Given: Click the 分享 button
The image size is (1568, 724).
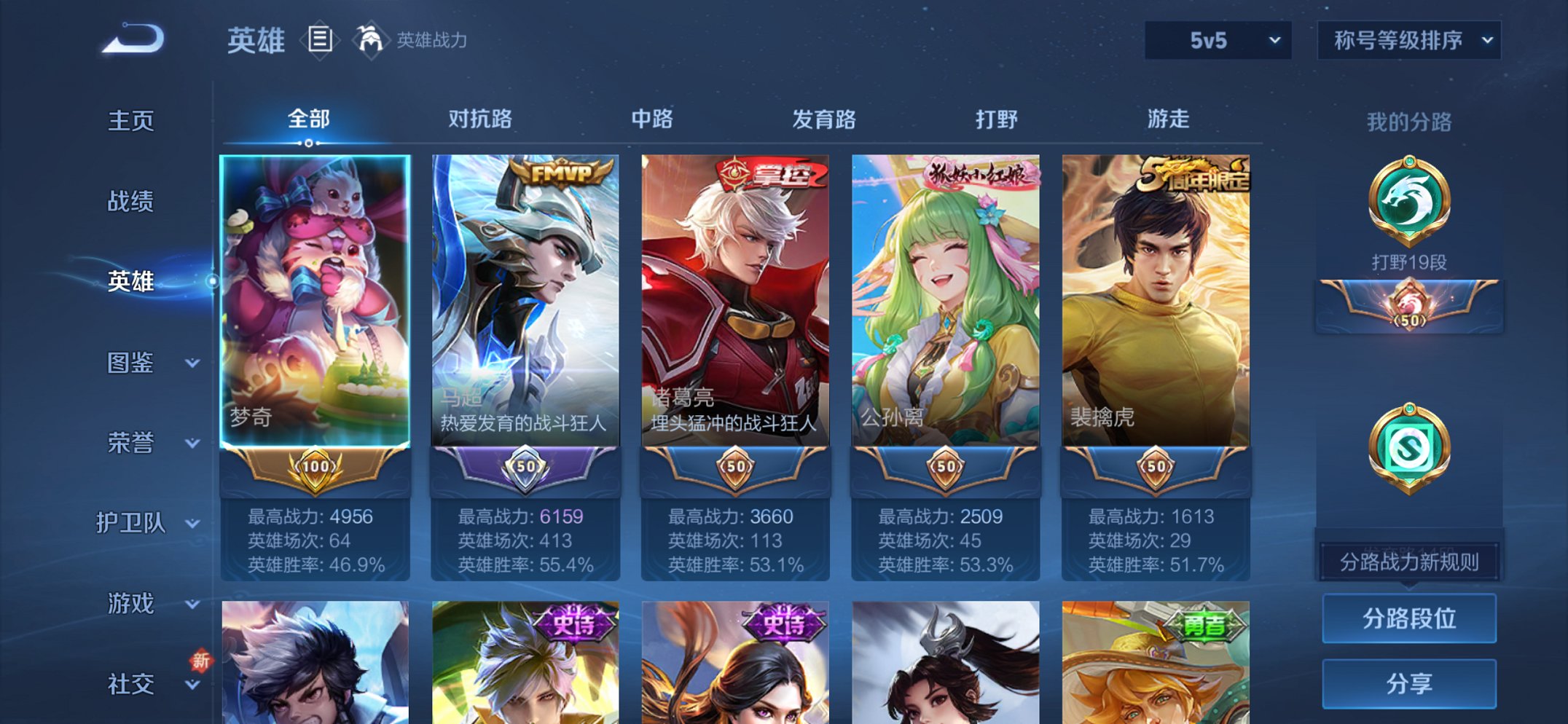Looking at the screenshot, I should tap(1409, 682).
